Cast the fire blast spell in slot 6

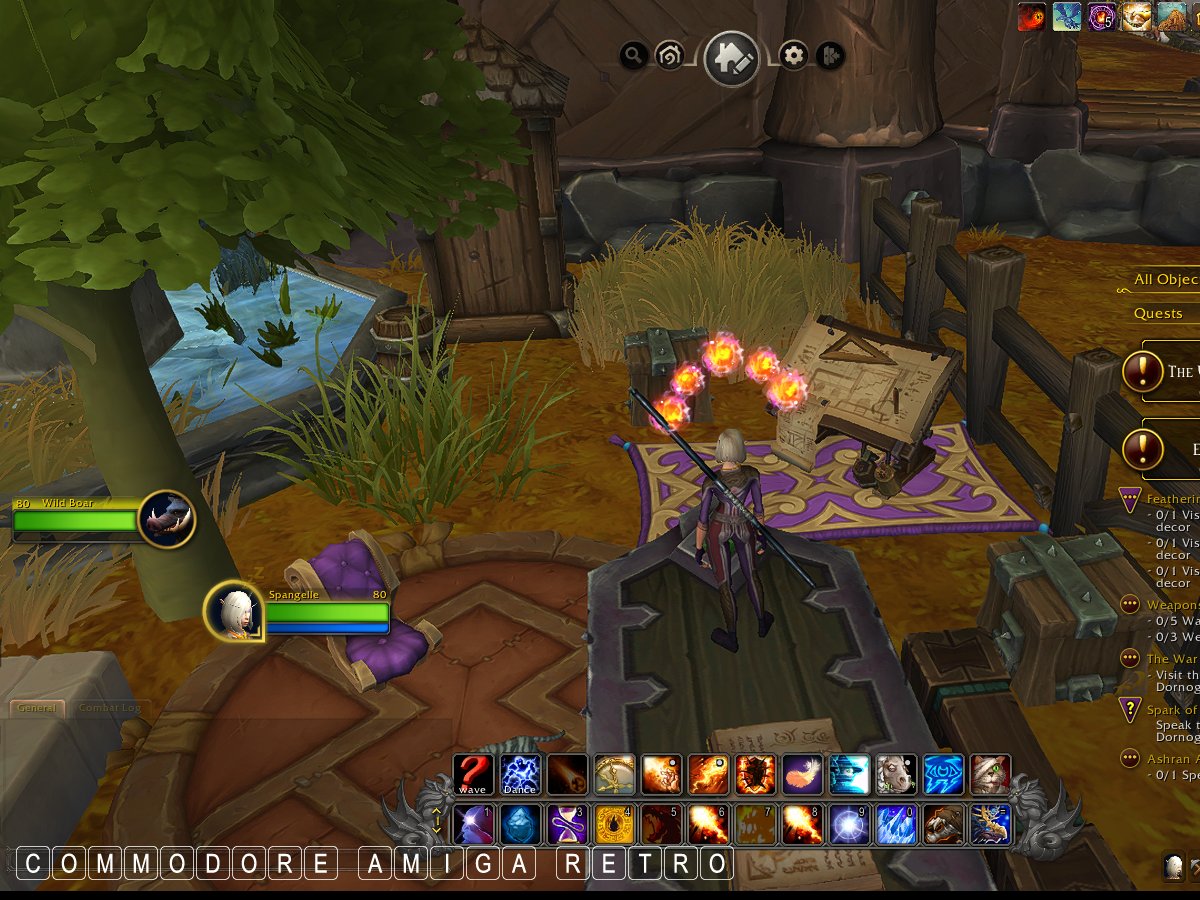pos(708,825)
